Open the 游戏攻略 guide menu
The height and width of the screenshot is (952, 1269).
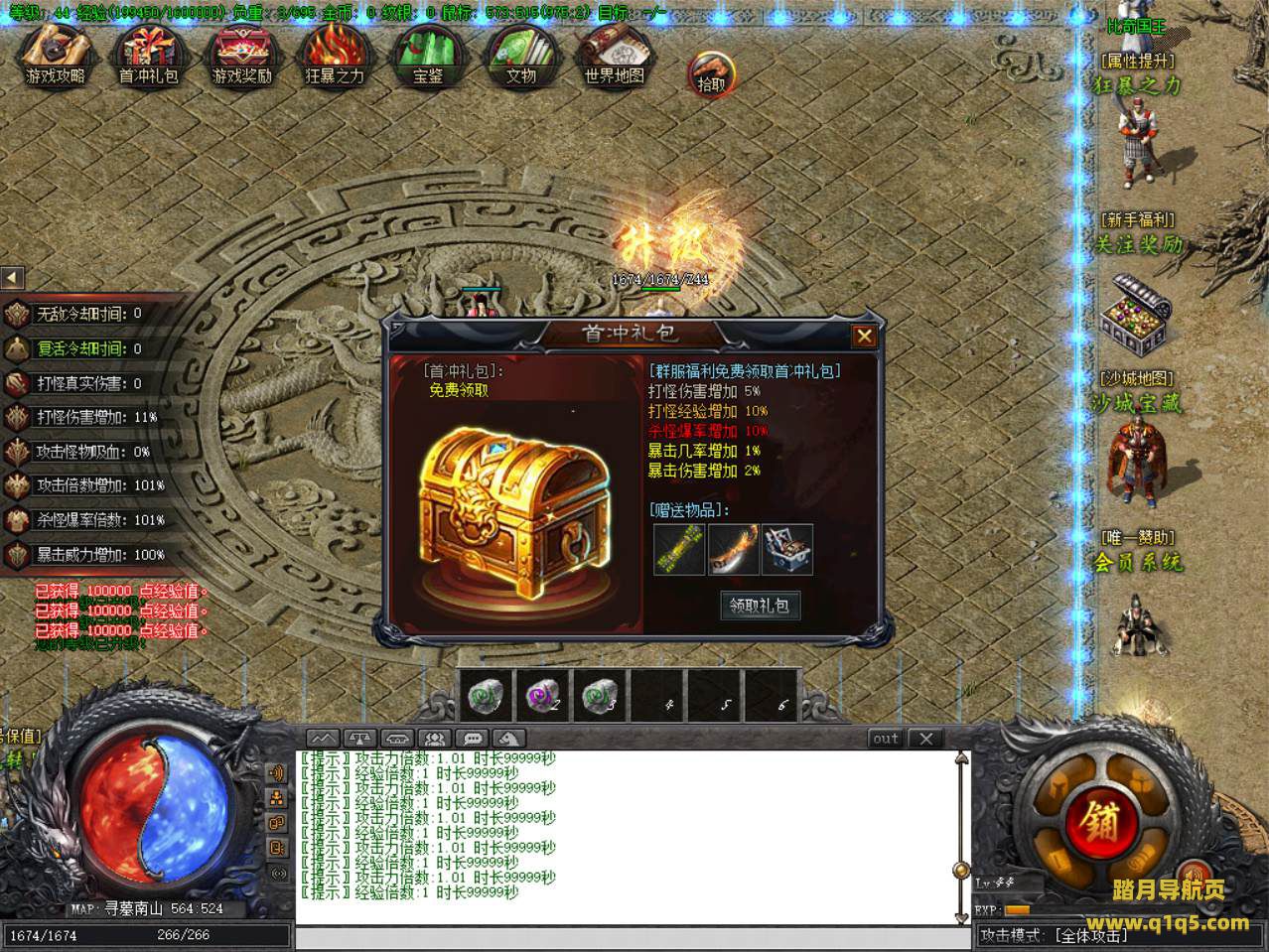click(55, 56)
